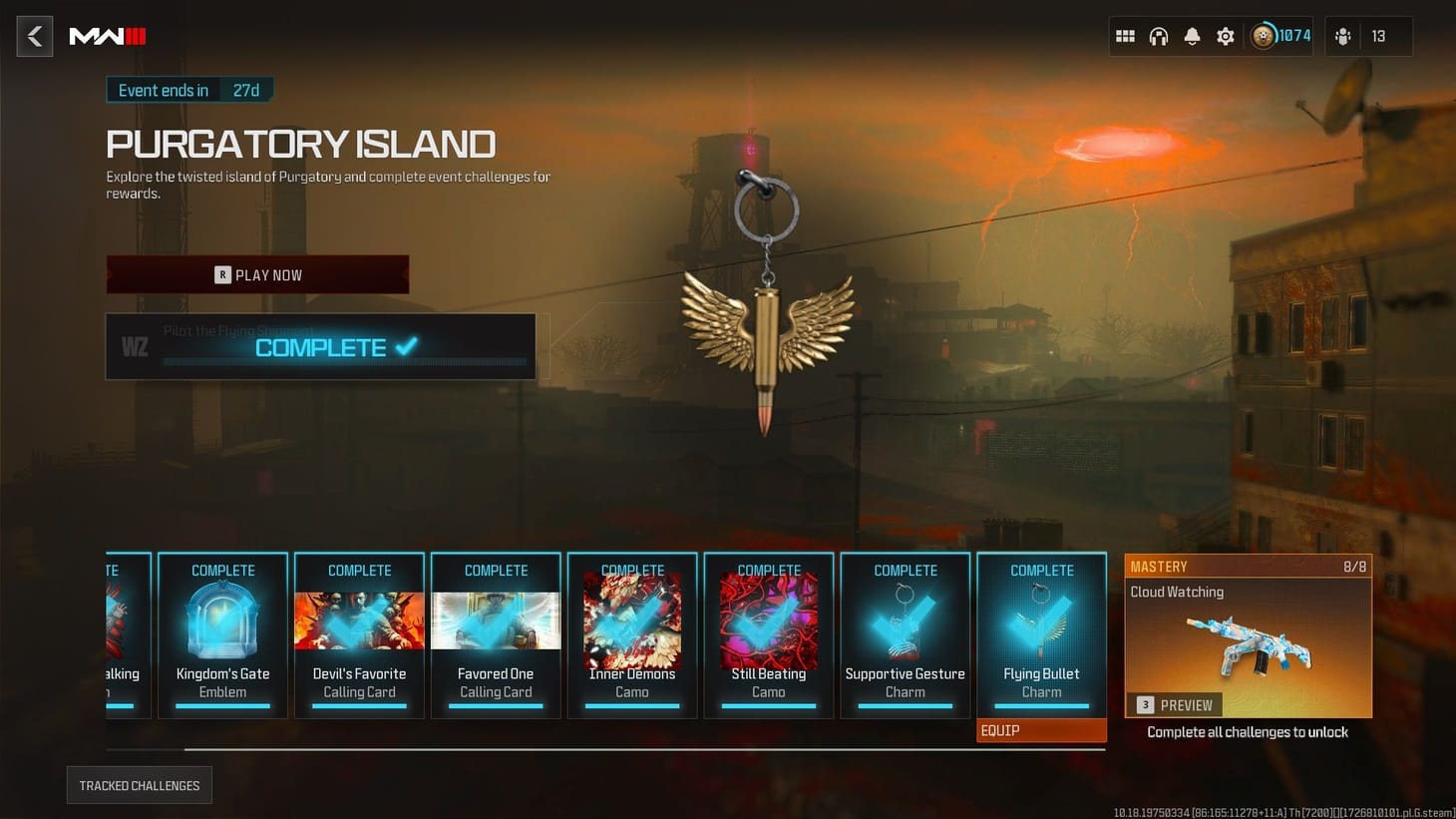Open game settings with the gear icon
Viewport: 1456px width, 819px height.
[1225, 36]
